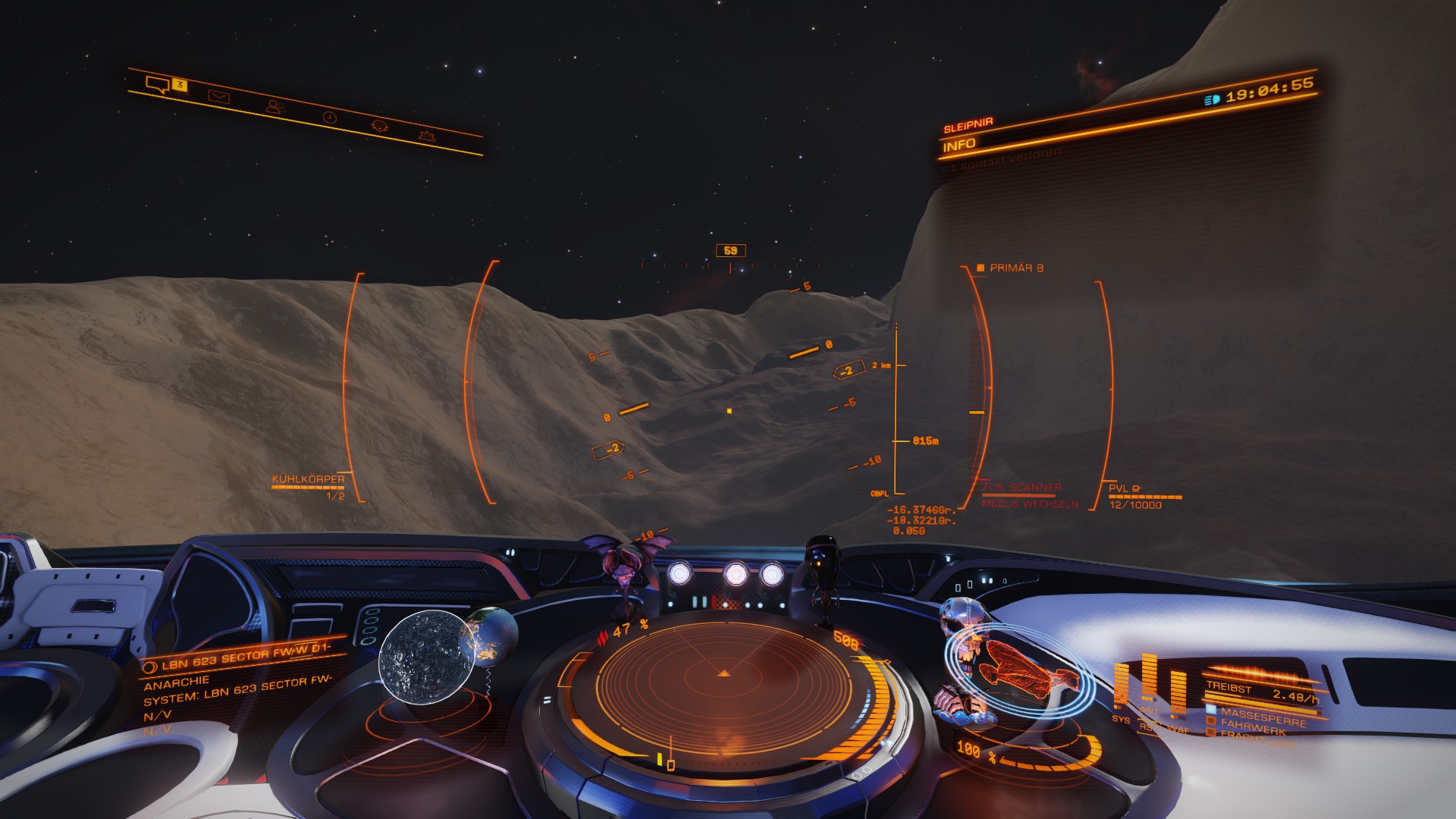1456x819 pixels.
Task: Toggle the FAHRWERK landing gear indicator
Action: pos(1253,728)
